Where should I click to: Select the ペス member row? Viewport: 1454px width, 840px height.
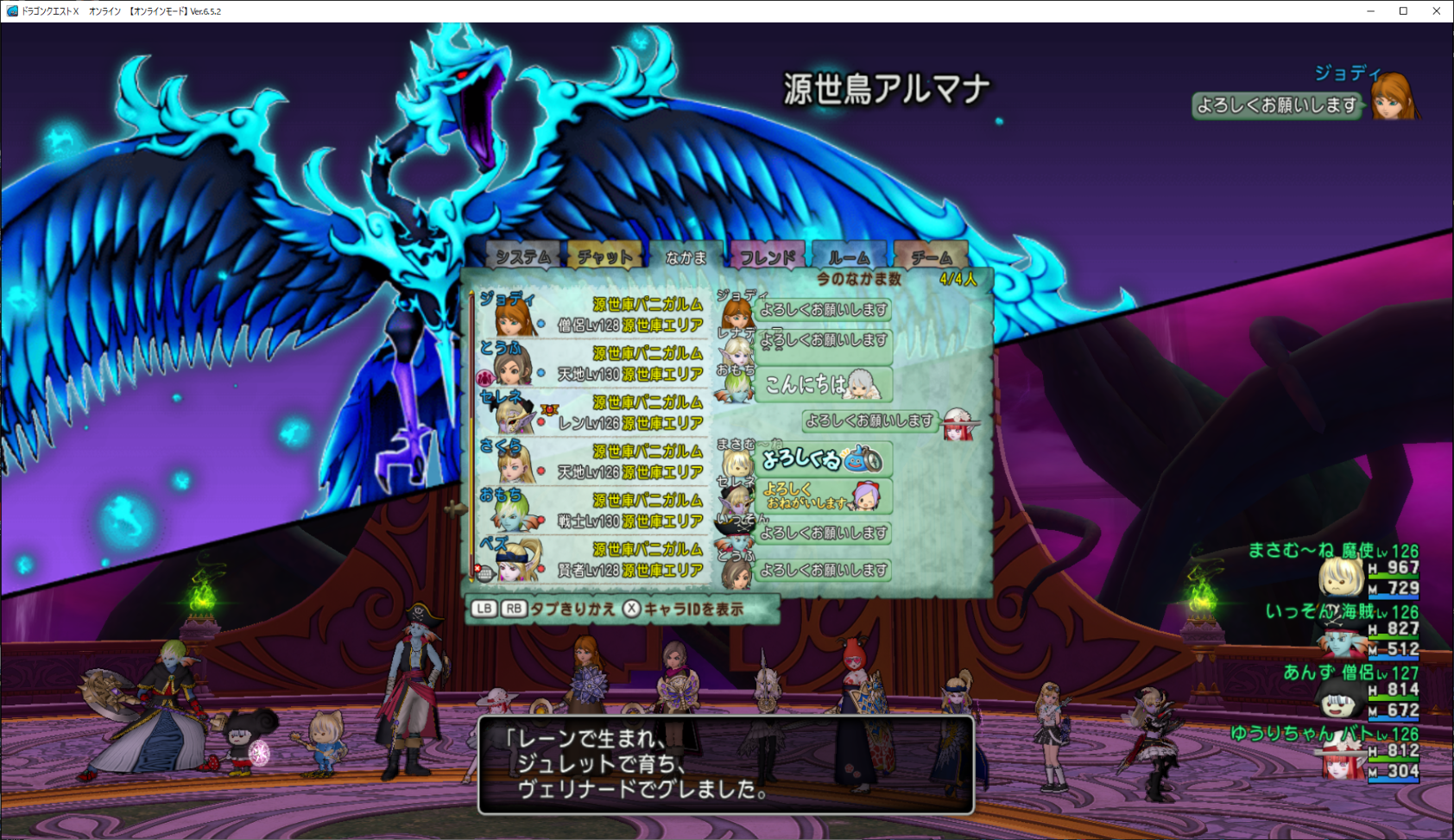tap(592, 559)
